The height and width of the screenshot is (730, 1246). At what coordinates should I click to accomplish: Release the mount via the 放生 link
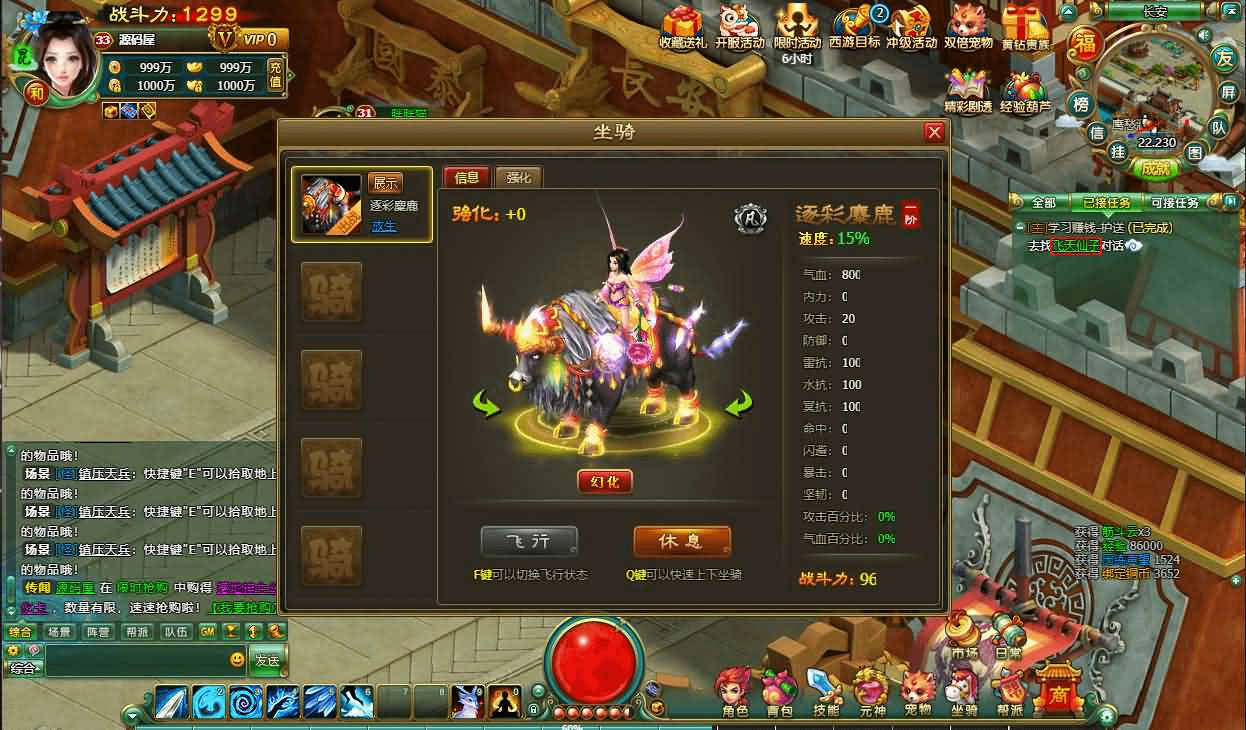point(384,226)
